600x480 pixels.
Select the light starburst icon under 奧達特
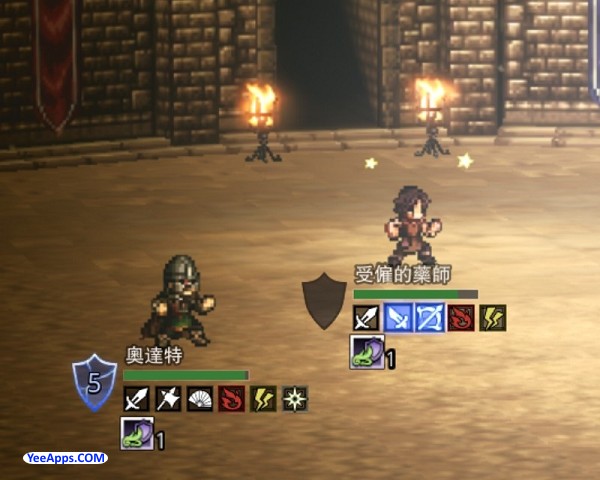tap(295, 399)
